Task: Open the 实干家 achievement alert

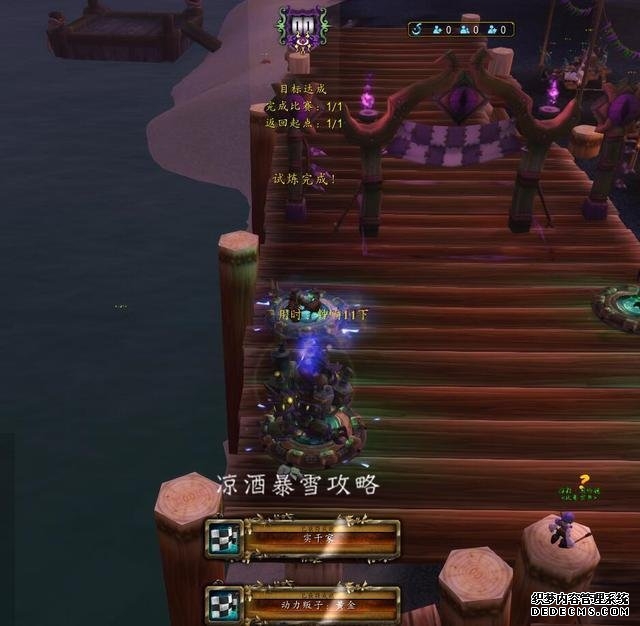Action: tap(303, 538)
